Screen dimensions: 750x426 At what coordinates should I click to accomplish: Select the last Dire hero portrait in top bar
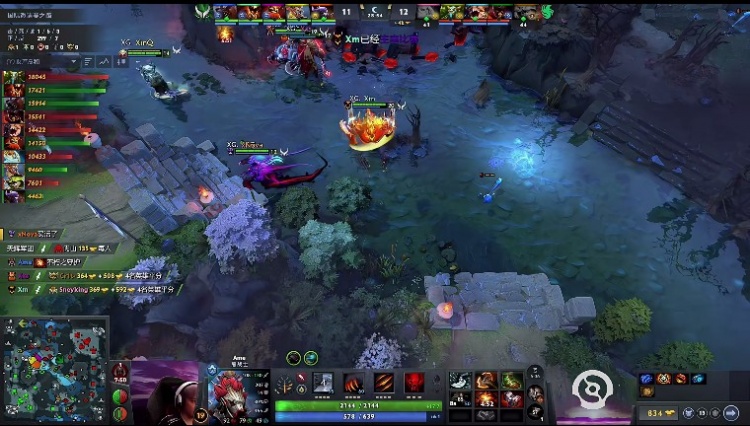tap(527, 13)
